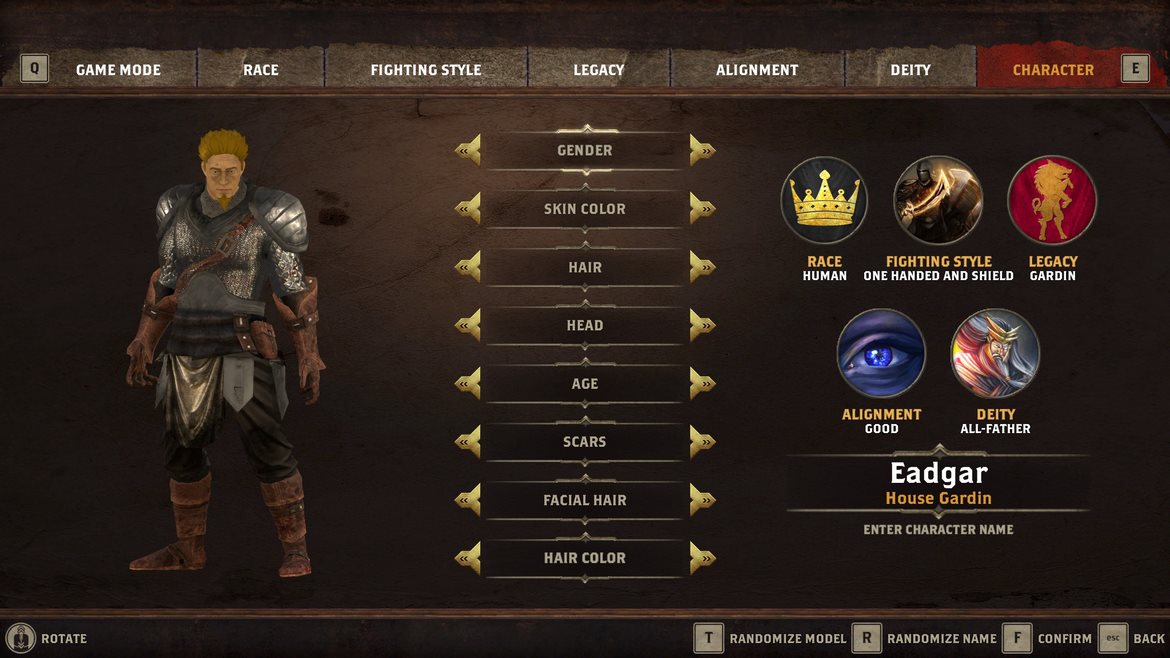The image size is (1170, 658).
Task: Choose the All-Father deity portrait
Action: (x=995, y=353)
